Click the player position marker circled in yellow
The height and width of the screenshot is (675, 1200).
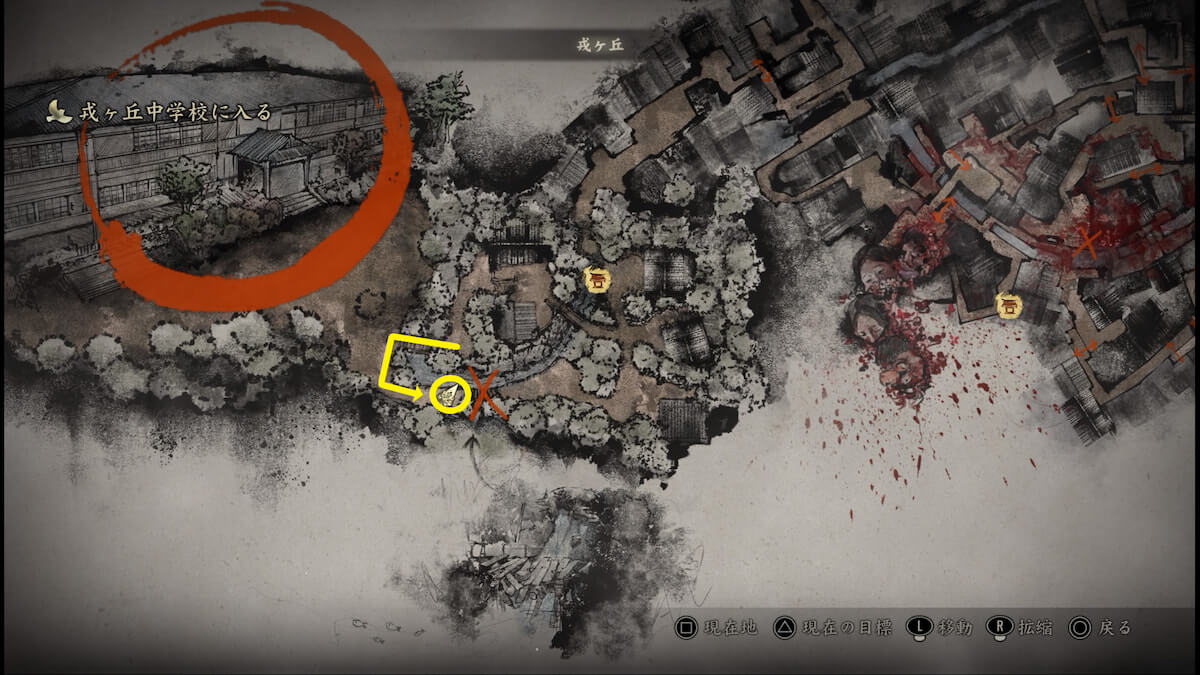click(450, 394)
